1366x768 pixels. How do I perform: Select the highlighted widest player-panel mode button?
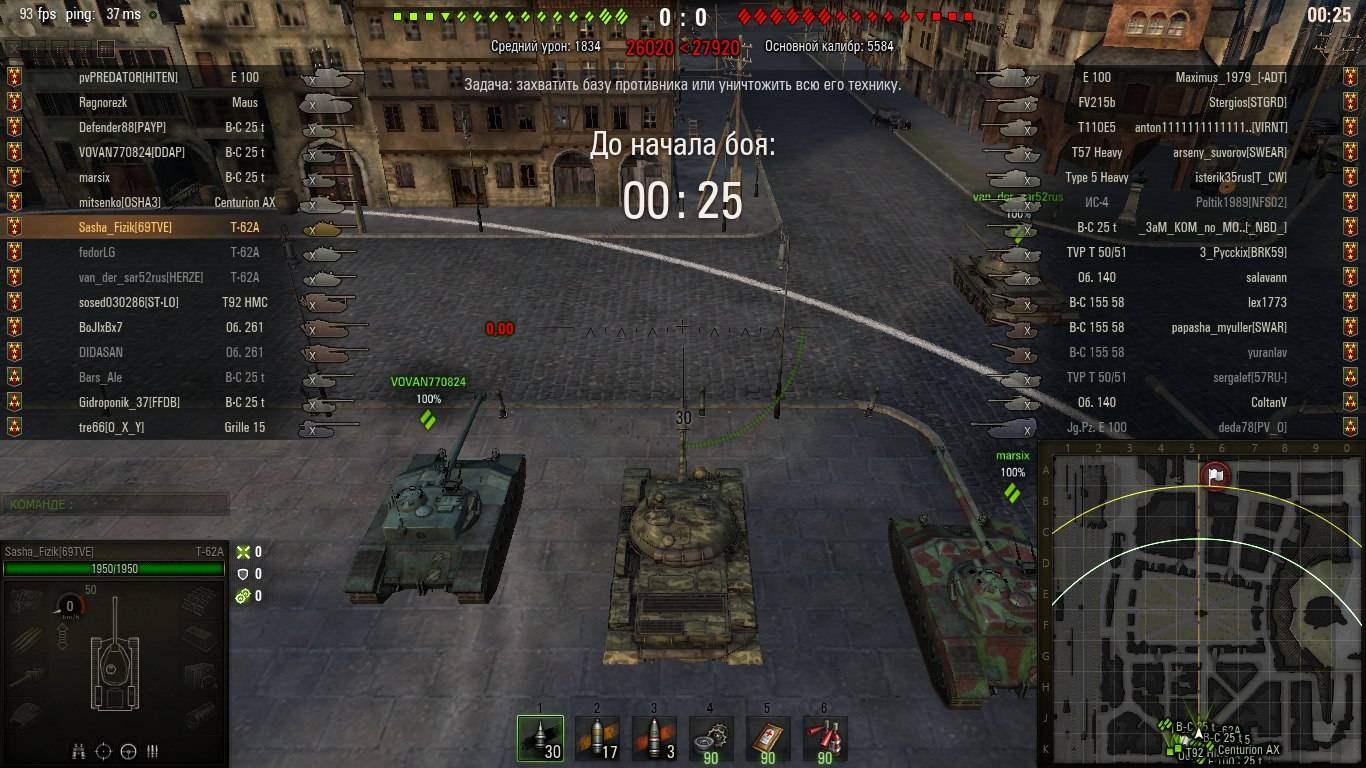(106, 47)
